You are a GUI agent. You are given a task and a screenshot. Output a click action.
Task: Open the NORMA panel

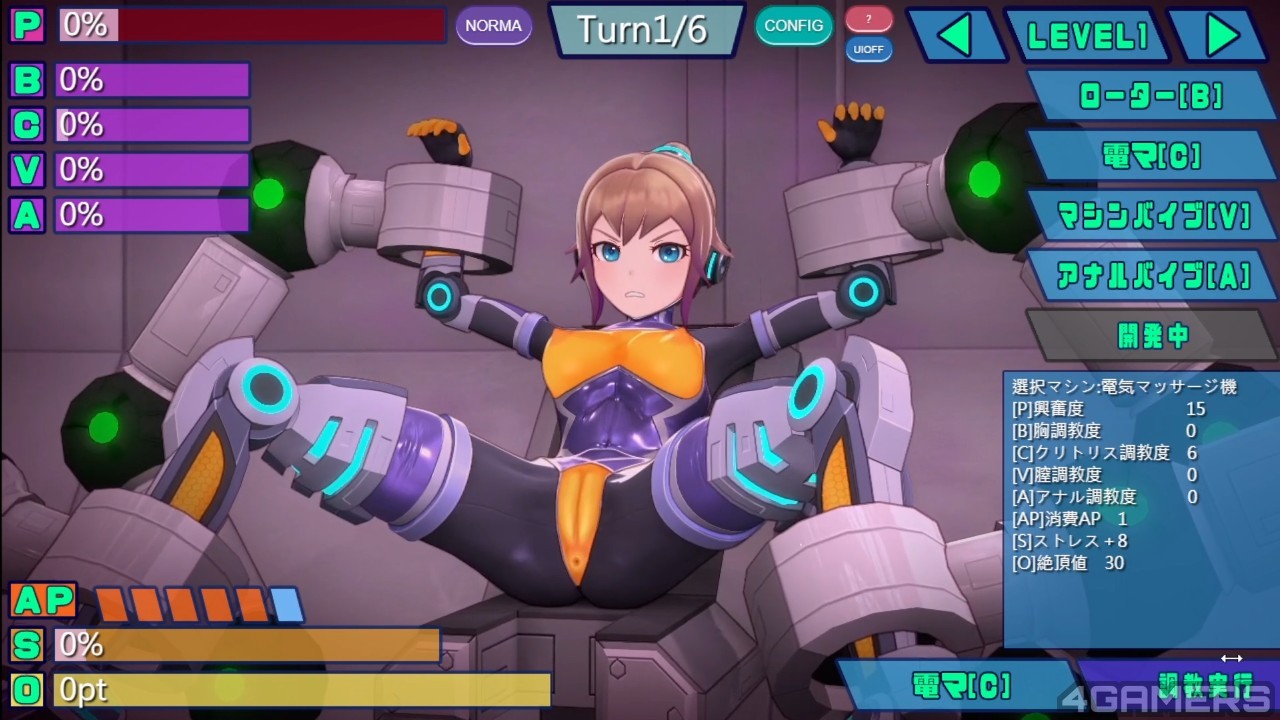494,25
